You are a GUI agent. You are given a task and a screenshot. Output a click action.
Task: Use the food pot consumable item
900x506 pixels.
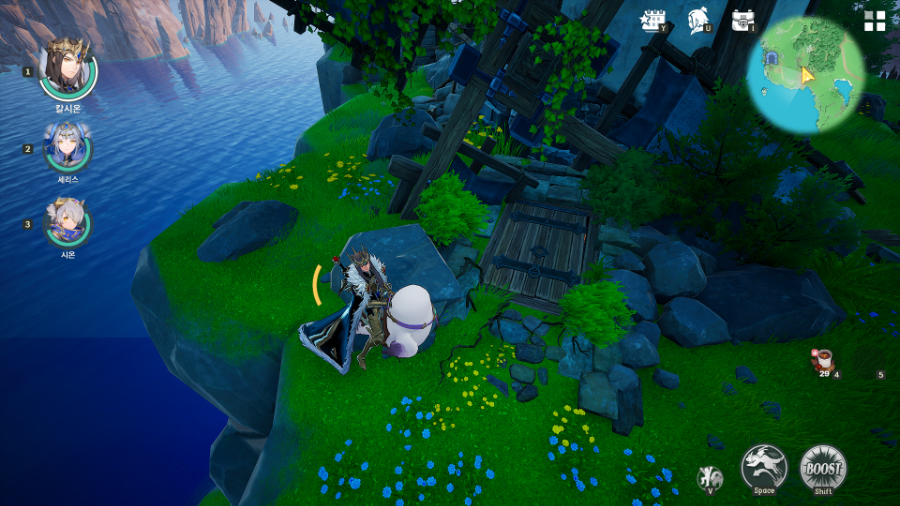pos(823,360)
